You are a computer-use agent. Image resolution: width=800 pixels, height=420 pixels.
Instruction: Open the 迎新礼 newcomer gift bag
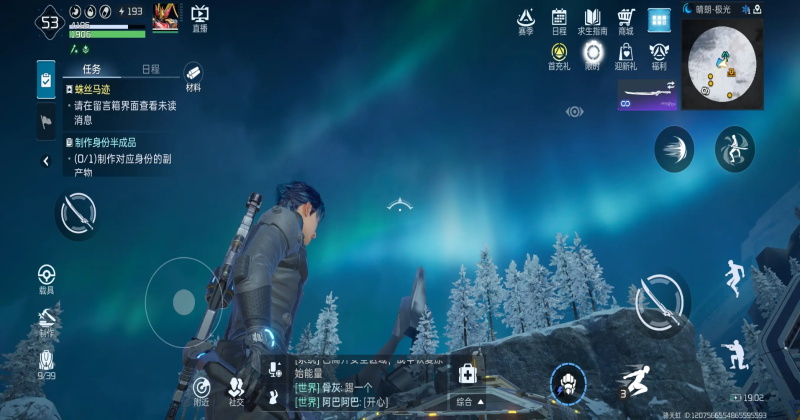point(626,55)
